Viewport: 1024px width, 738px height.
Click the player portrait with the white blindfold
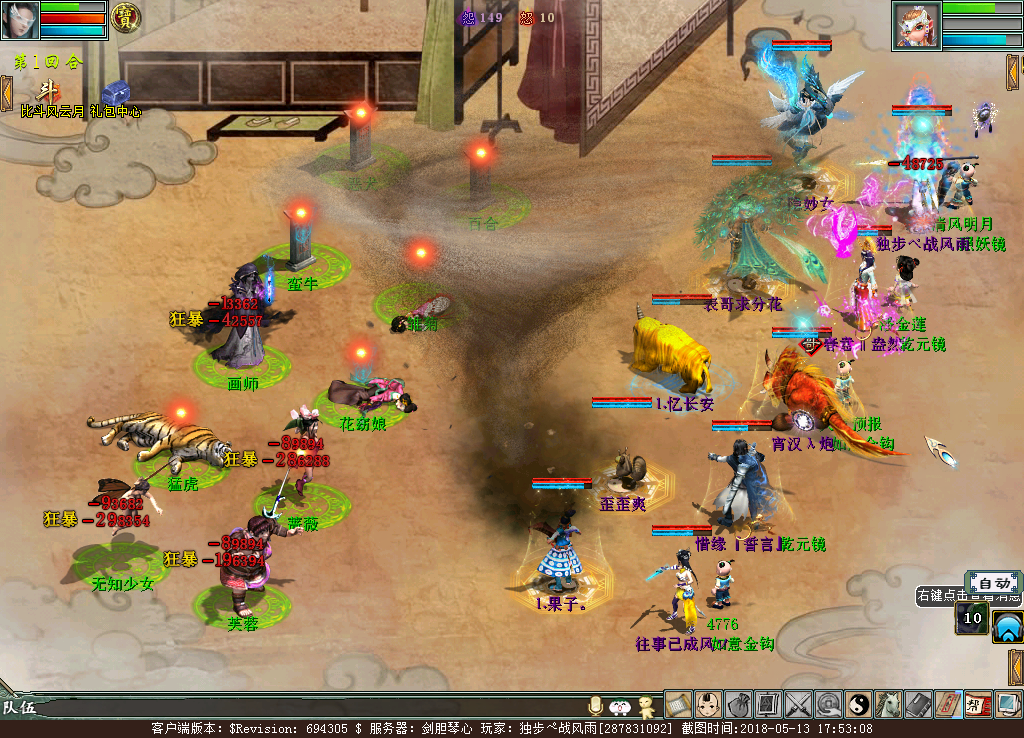point(21,19)
